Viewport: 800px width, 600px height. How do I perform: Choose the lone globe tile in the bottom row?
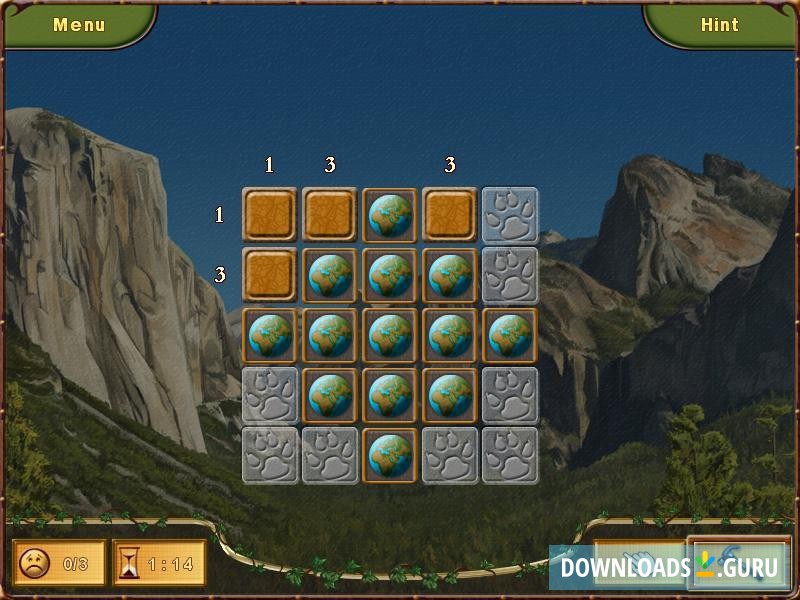390,455
